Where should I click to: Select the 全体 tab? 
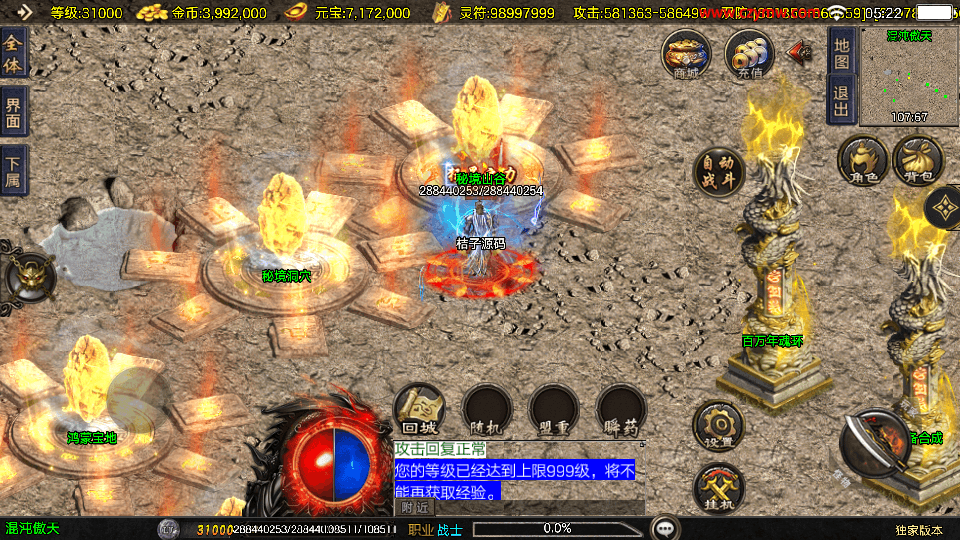pos(13,53)
